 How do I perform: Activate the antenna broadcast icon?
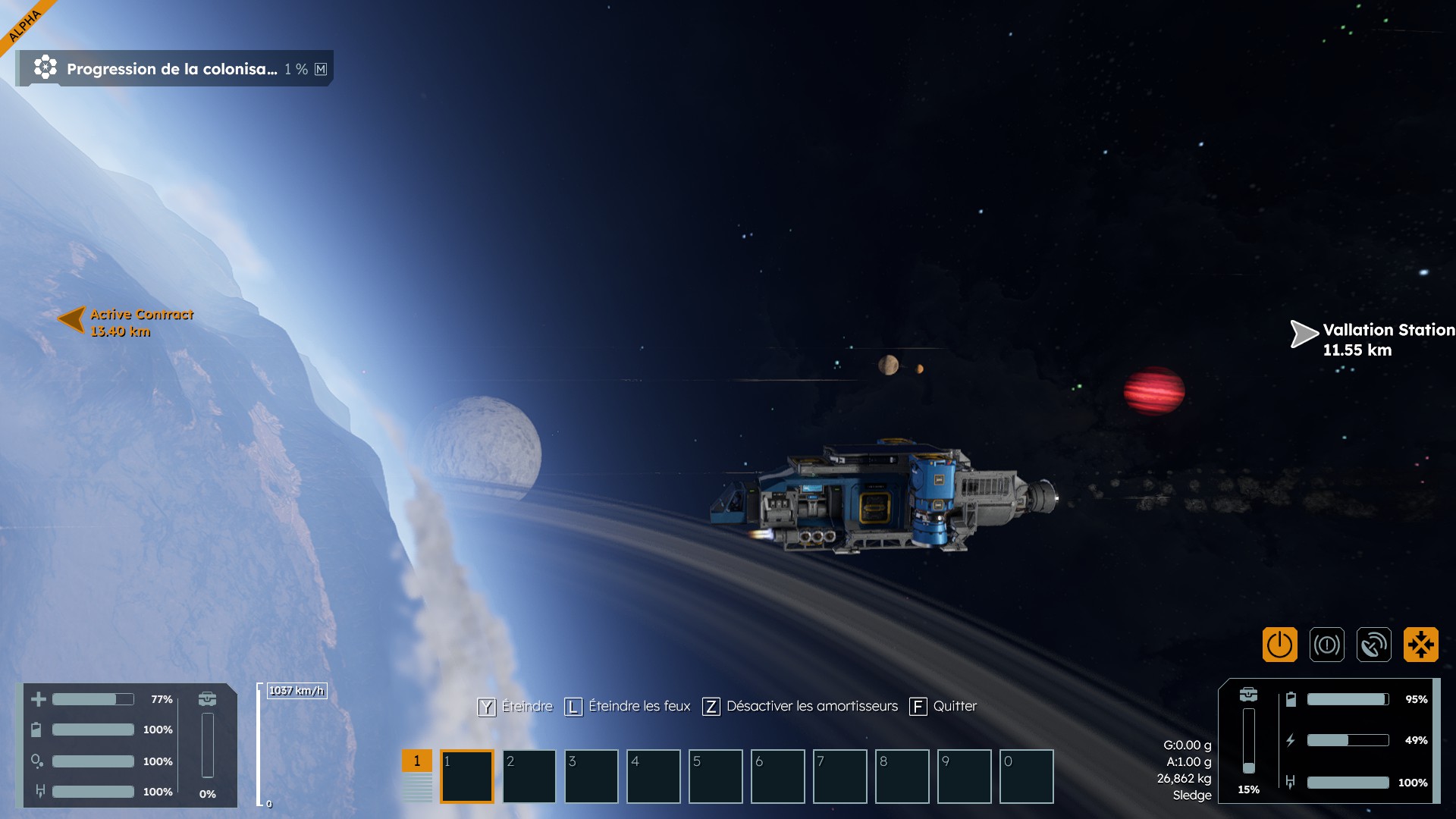click(x=1373, y=645)
